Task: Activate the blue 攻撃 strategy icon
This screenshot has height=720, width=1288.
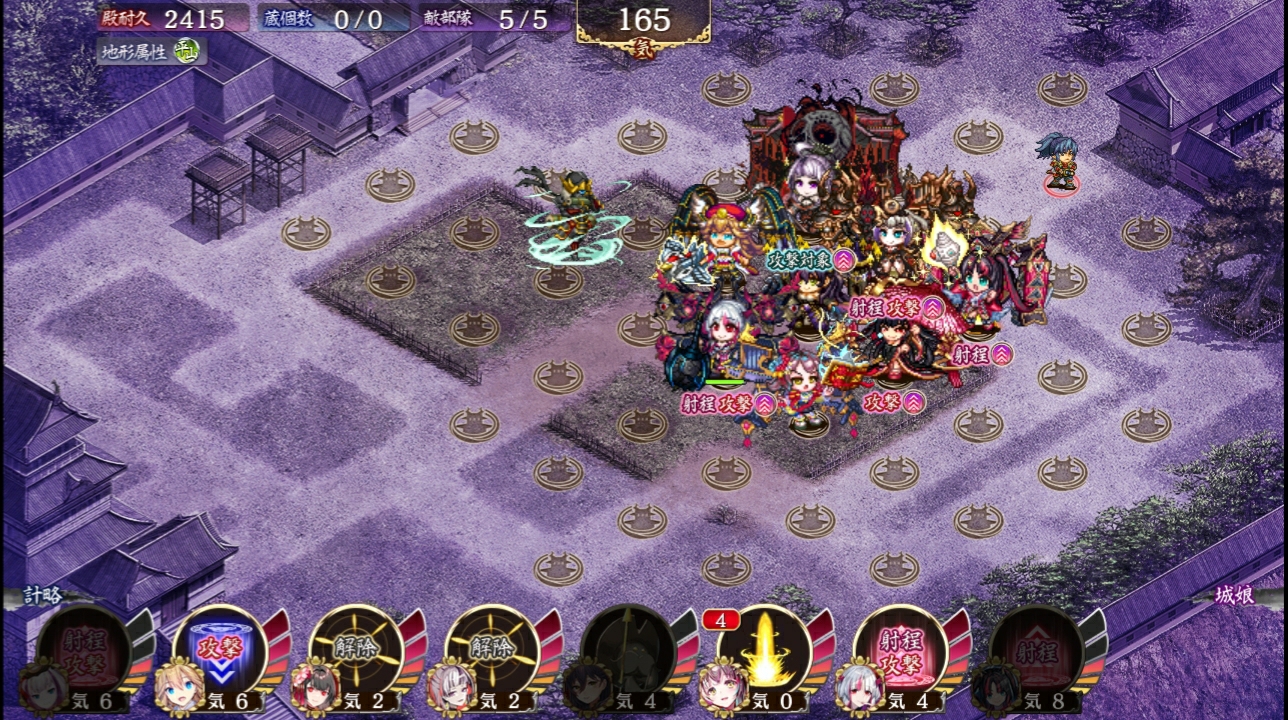Action: (219, 650)
